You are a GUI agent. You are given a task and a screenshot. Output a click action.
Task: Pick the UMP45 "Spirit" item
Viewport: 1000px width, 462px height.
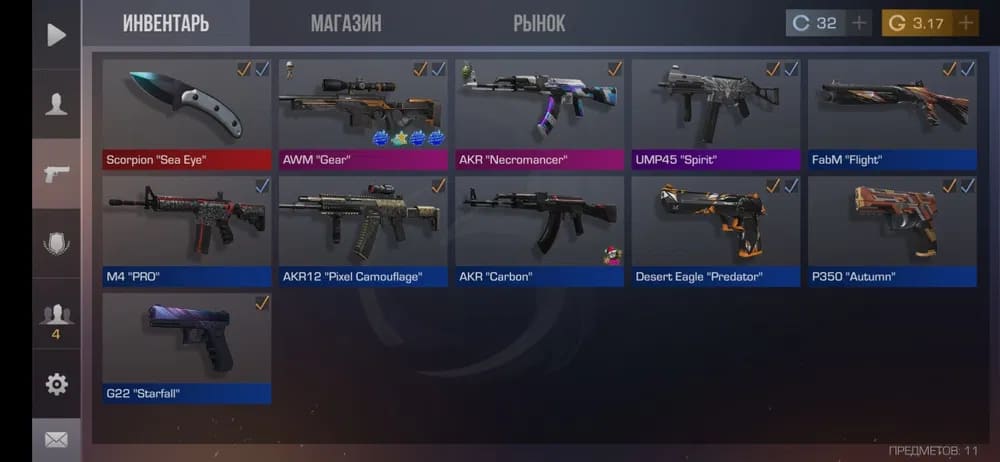[x=716, y=113]
